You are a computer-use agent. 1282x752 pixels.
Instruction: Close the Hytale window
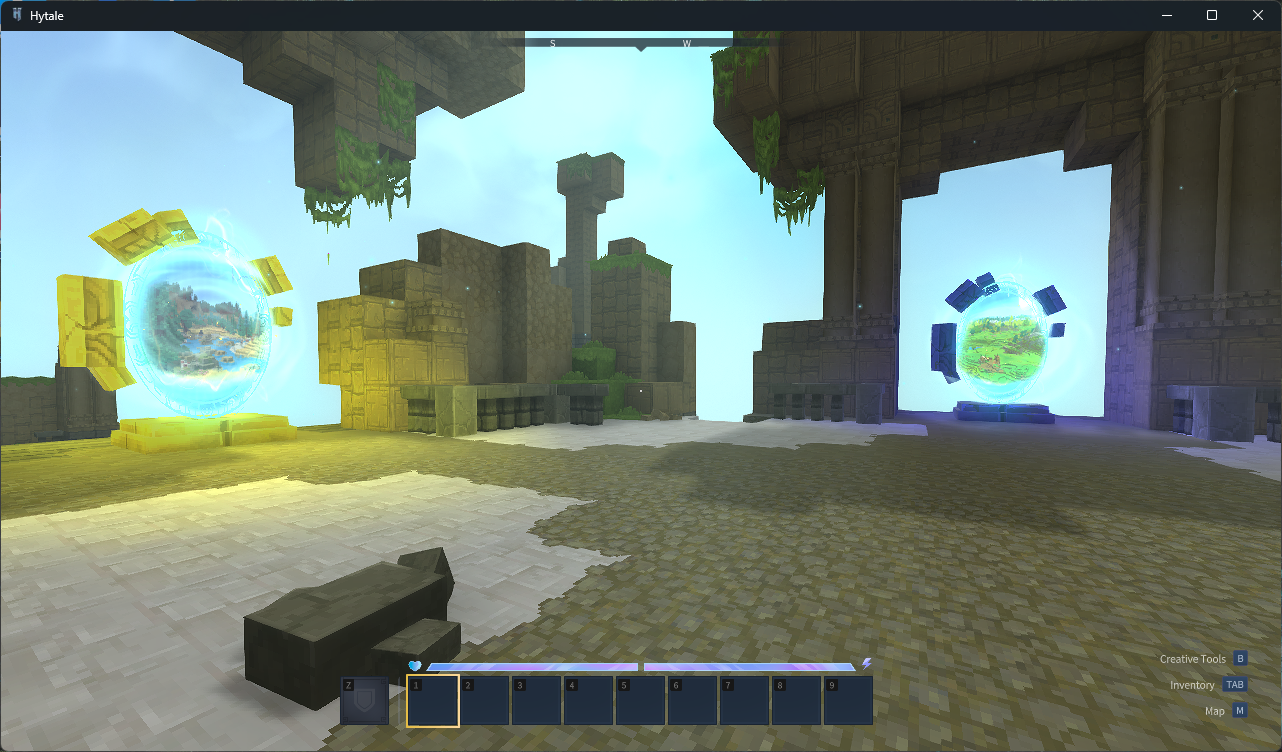click(x=1258, y=15)
